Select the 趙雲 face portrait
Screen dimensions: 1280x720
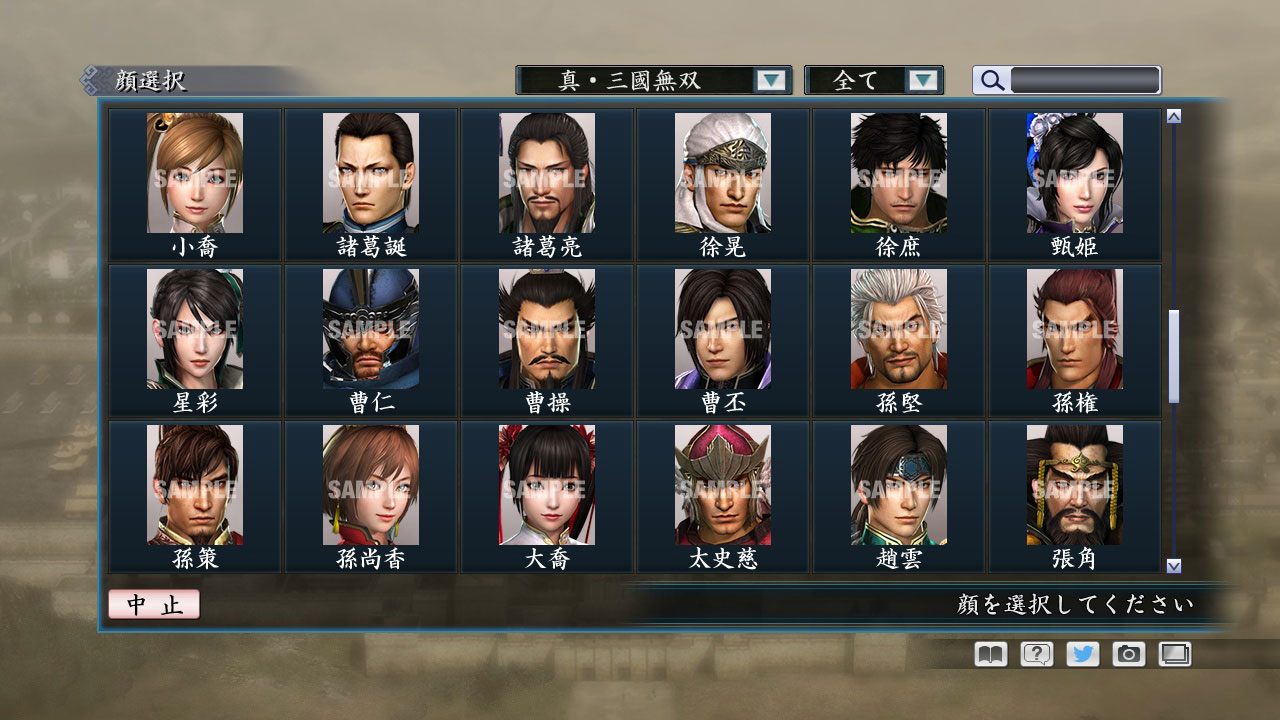[x=899, y=484]
